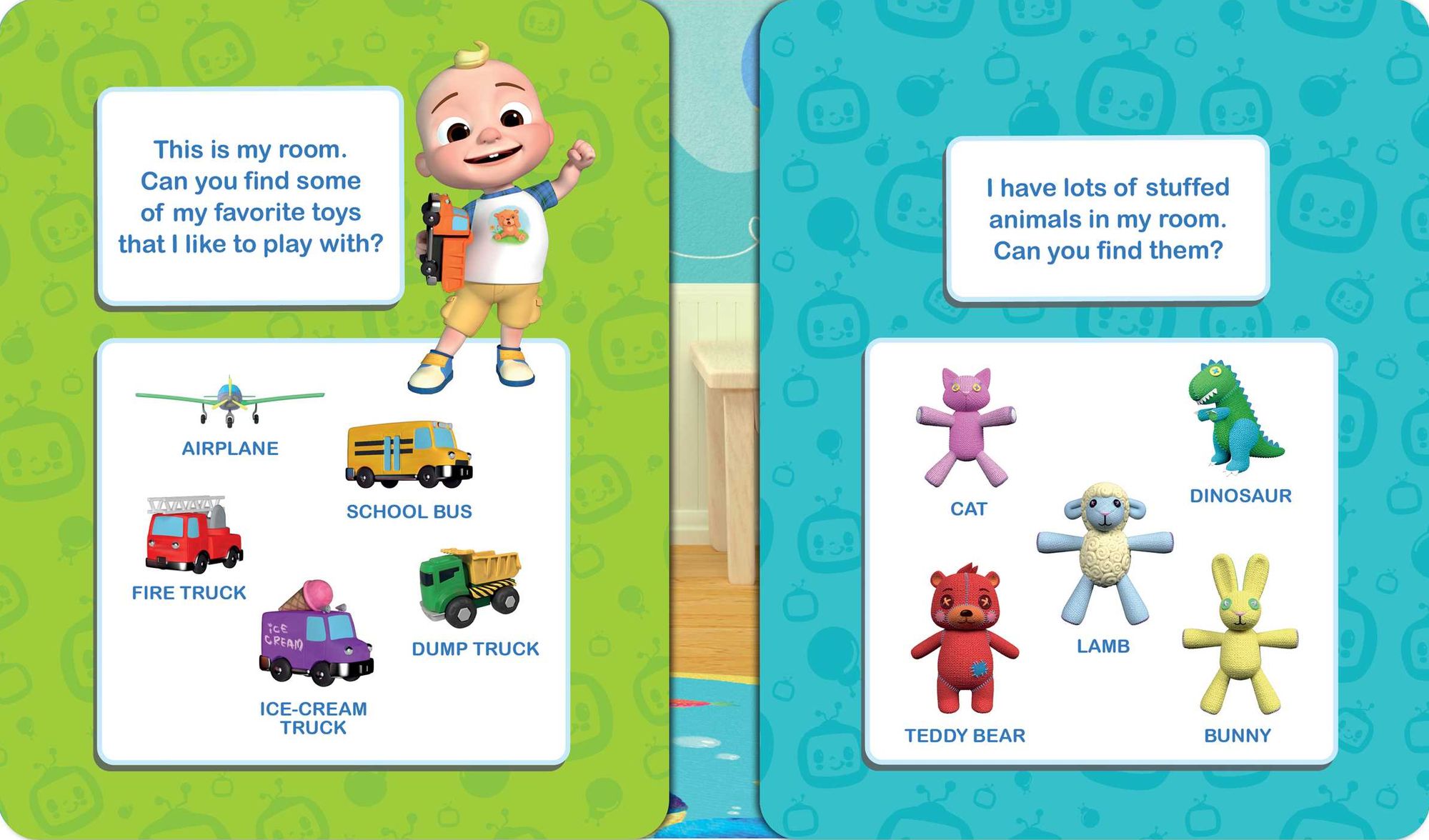
Task: Pick the red fire truck toy
Action: [x=194, y=536]
